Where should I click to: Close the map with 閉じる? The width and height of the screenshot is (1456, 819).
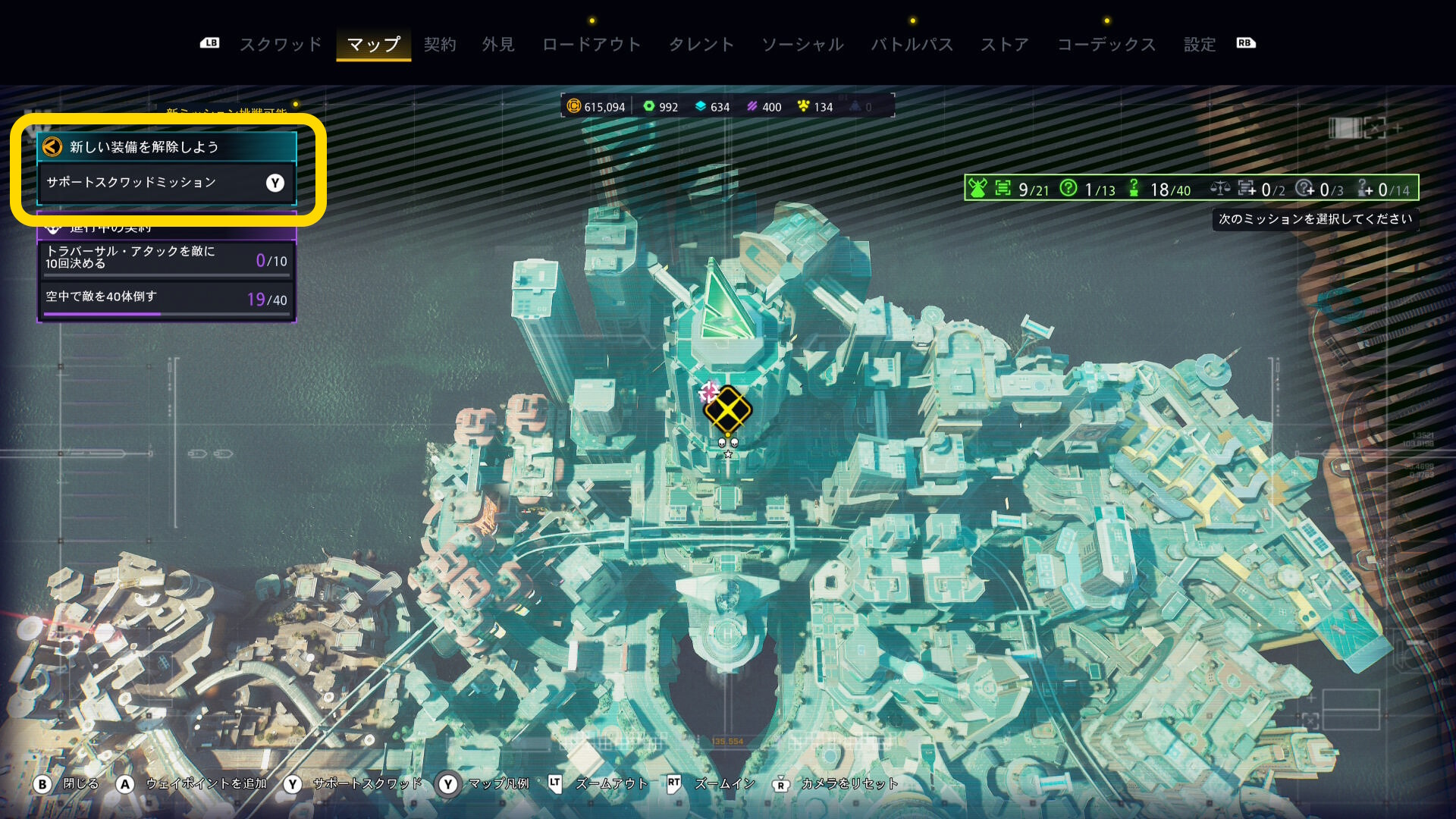point(67,784)
